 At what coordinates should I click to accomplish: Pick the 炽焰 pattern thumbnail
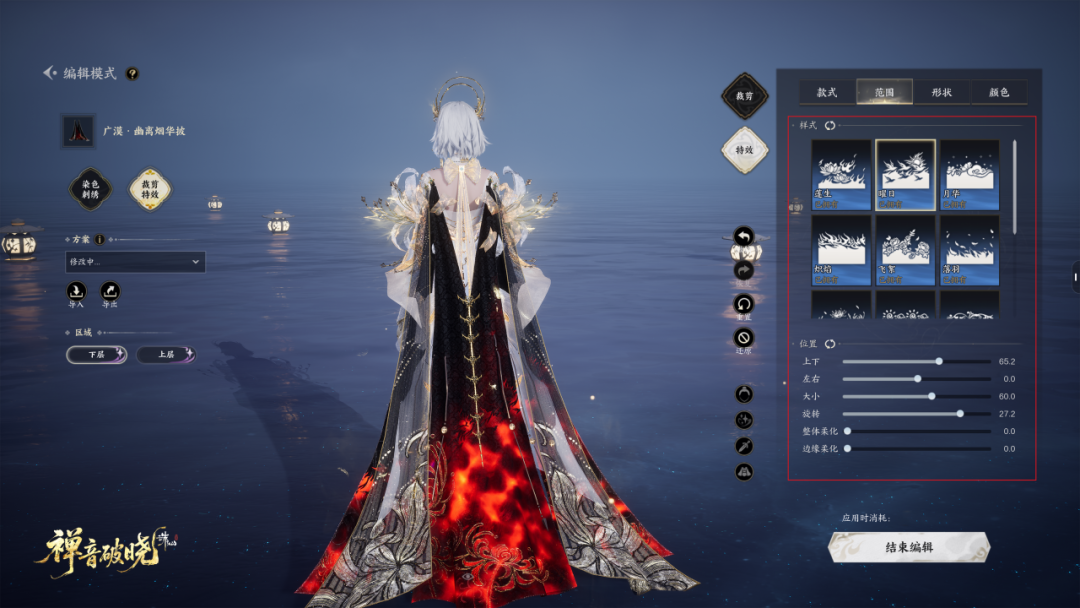click(840, 250)
